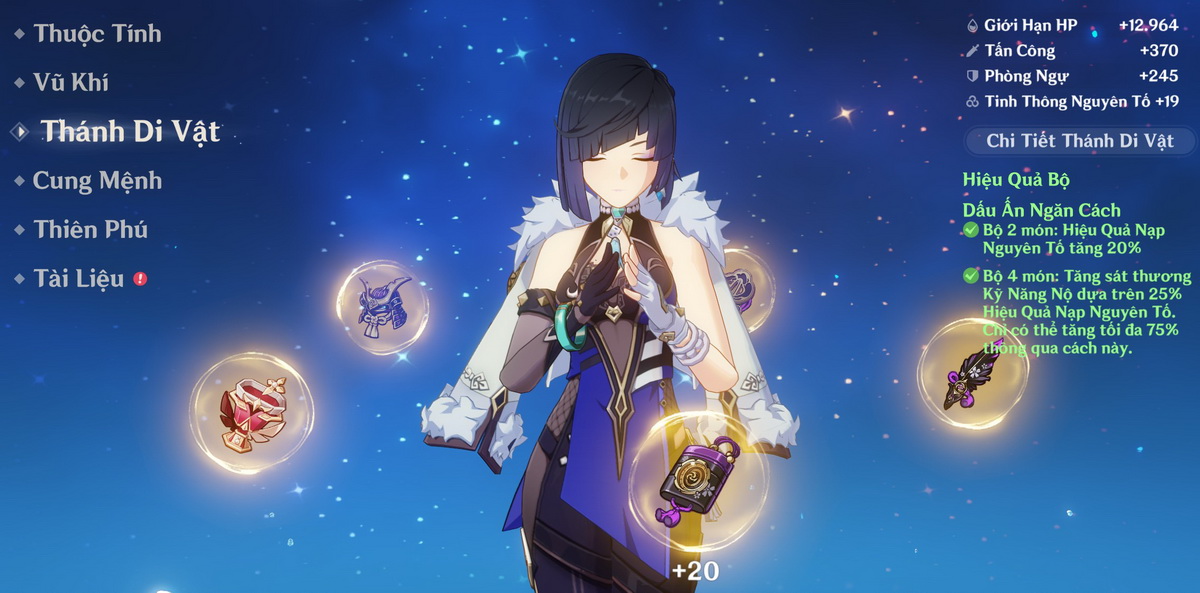Go to the Cung Mệnh tab
1200x593 pixels.
coord(96,181)
